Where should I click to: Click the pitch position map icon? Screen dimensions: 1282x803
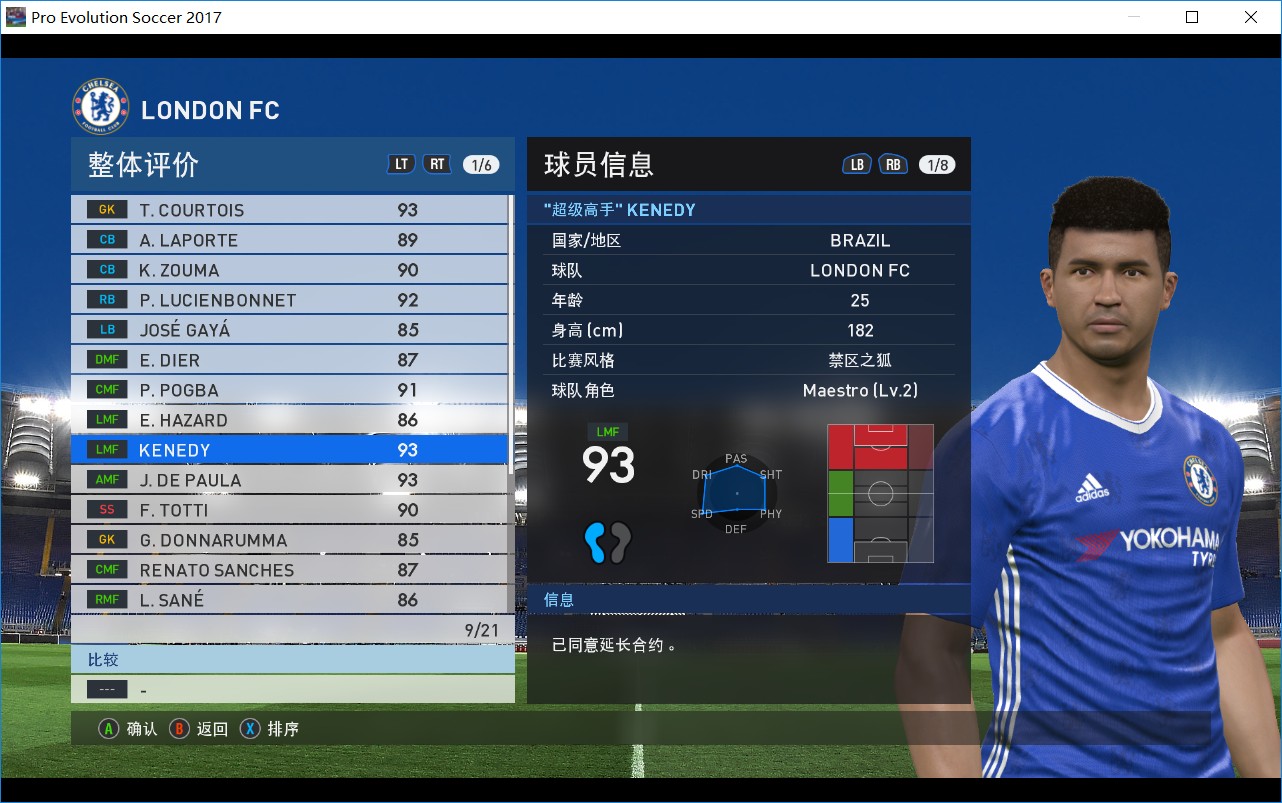(880, 493)
